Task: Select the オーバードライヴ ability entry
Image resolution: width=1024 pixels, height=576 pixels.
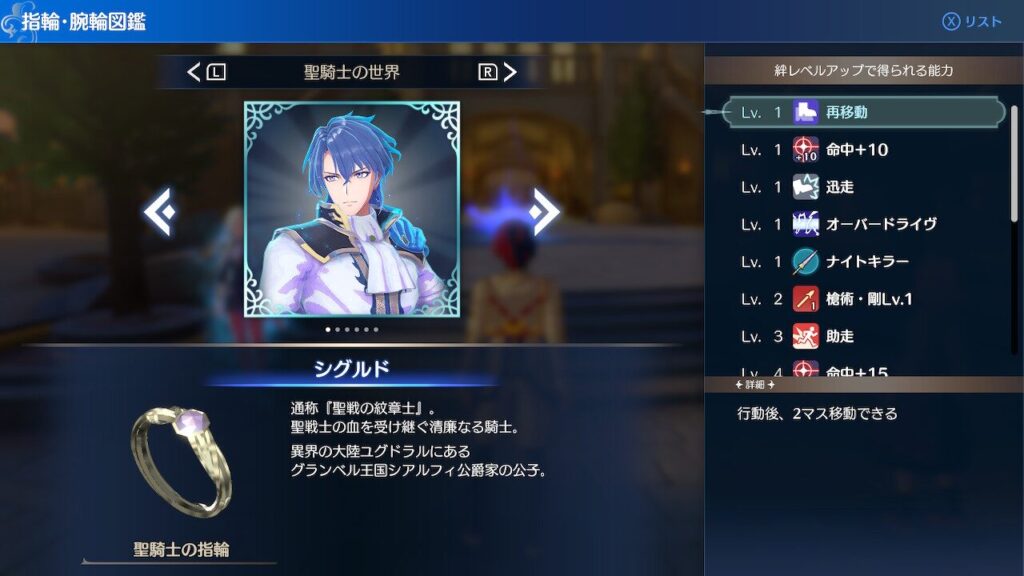Action: (x=860, y=224)
